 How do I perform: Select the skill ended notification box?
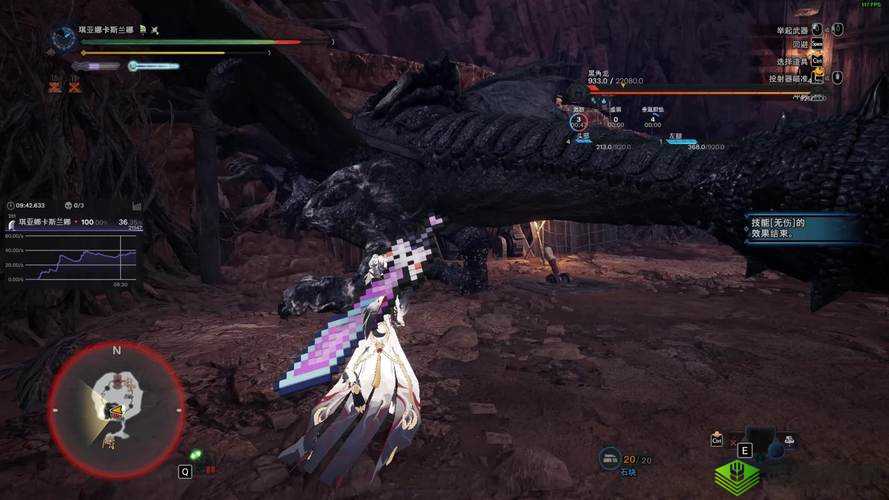coord(801,227)
